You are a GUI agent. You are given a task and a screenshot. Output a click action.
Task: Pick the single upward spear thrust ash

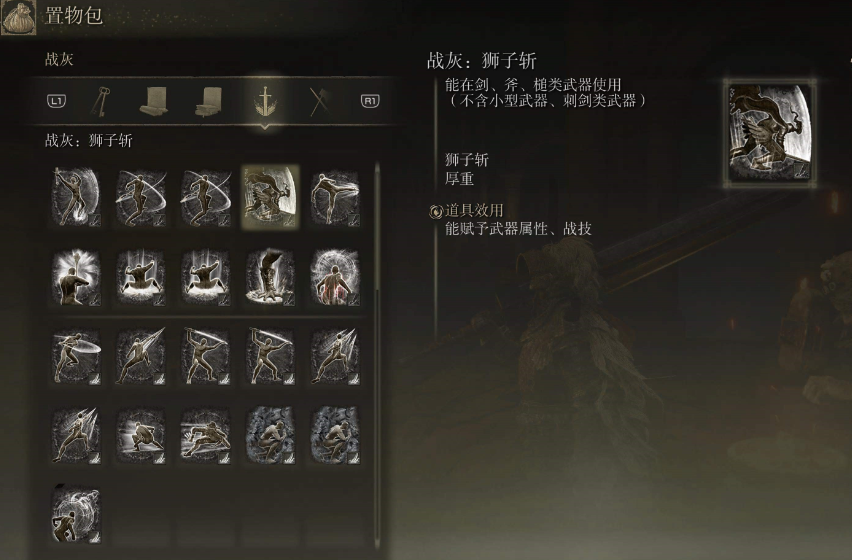[x=141, y=355]
